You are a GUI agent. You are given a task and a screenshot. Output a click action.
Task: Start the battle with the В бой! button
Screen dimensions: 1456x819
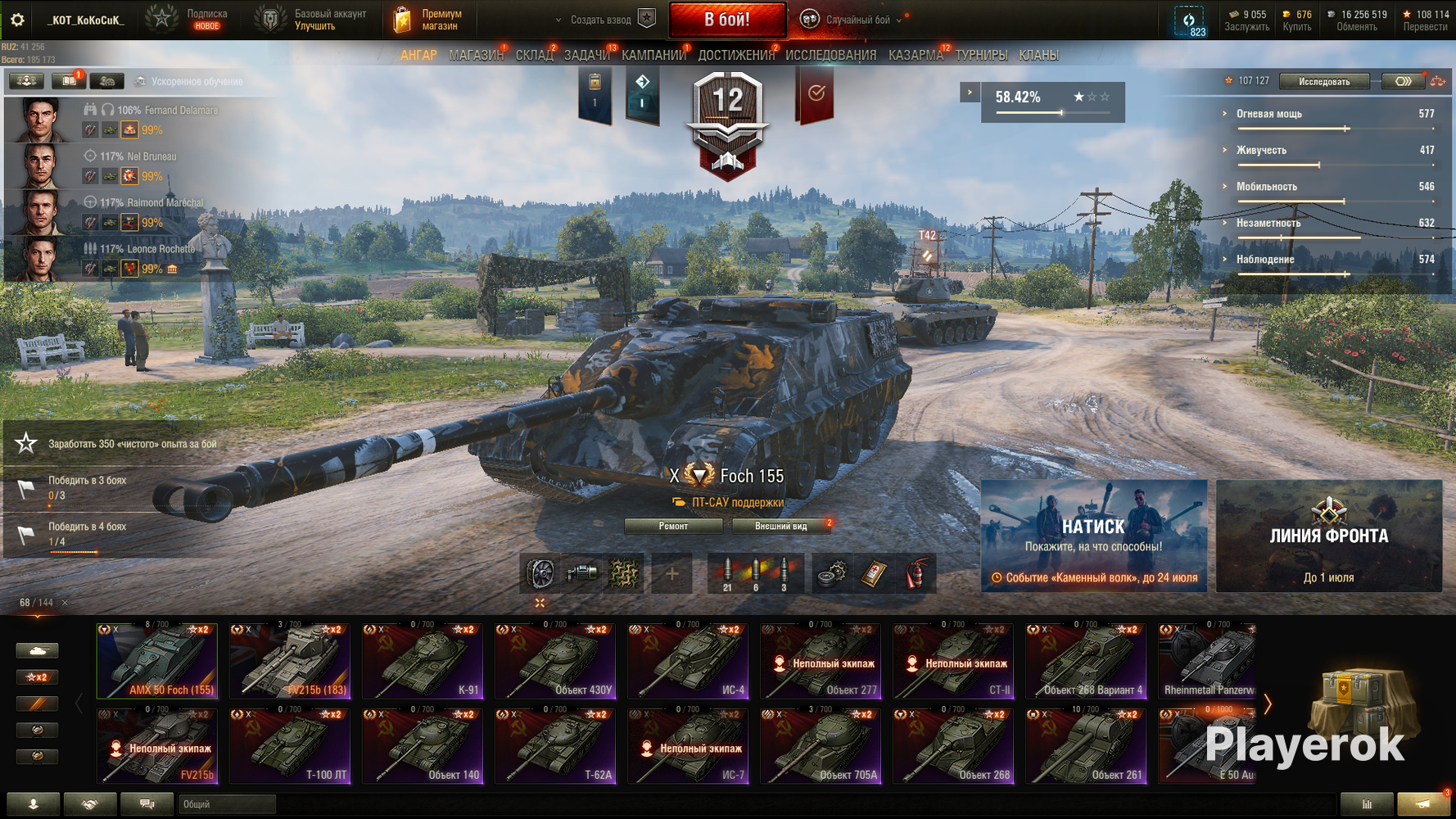pos(727,20)
